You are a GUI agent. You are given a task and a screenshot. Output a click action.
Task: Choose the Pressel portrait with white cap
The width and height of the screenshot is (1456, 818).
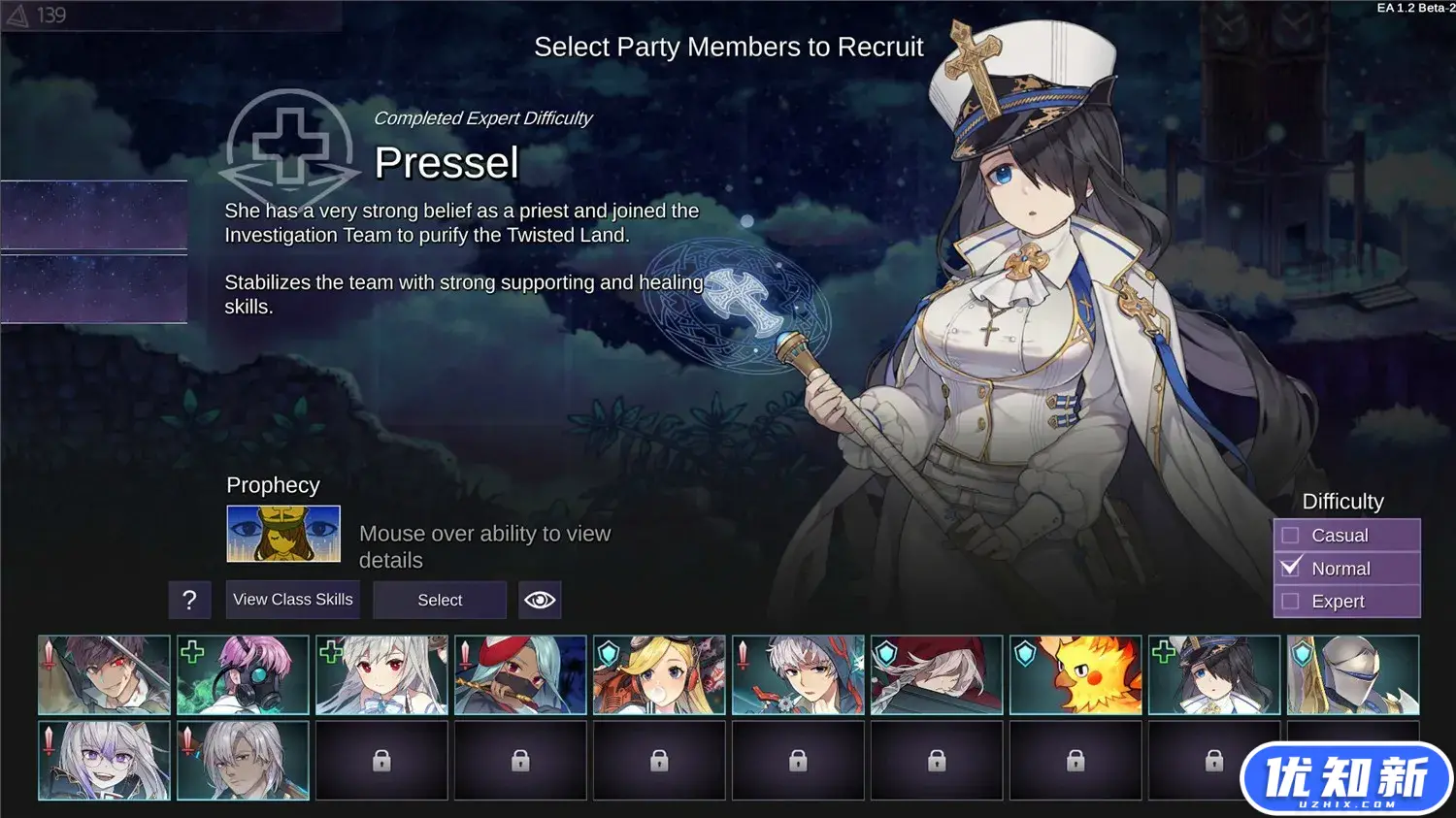tap(1214, 675)
